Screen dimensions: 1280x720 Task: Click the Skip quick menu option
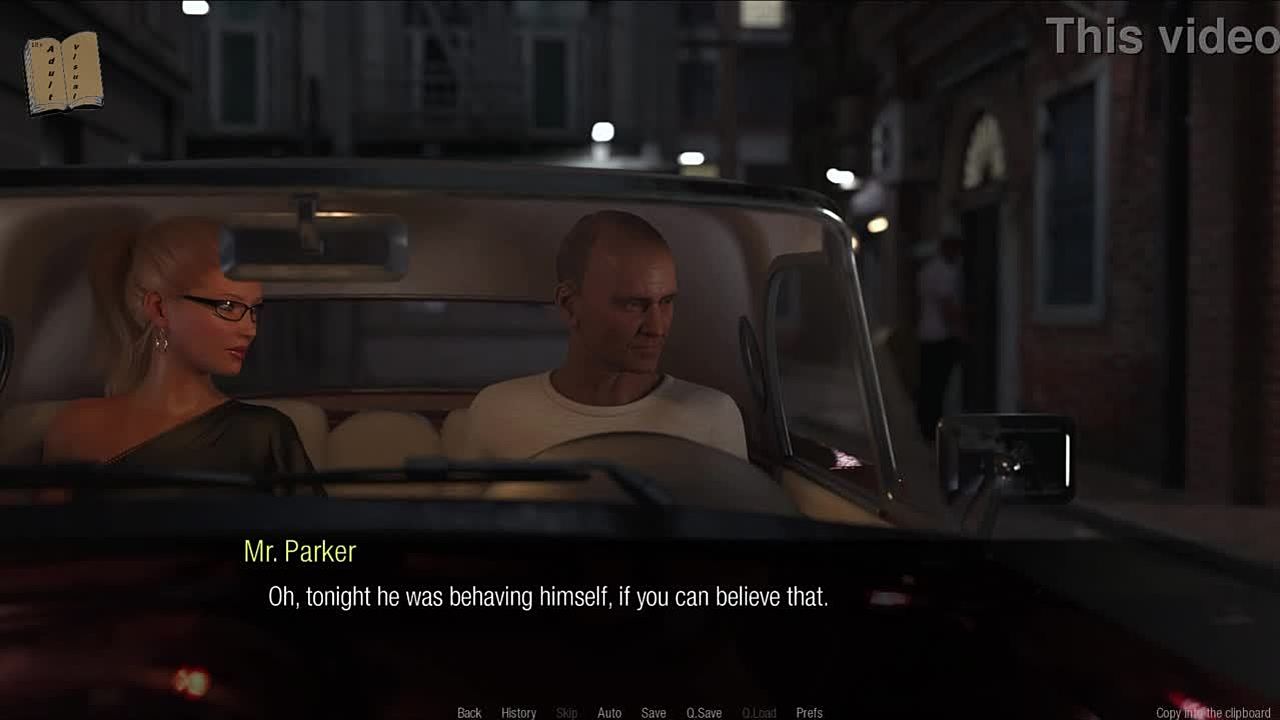(x=566, y=713)
